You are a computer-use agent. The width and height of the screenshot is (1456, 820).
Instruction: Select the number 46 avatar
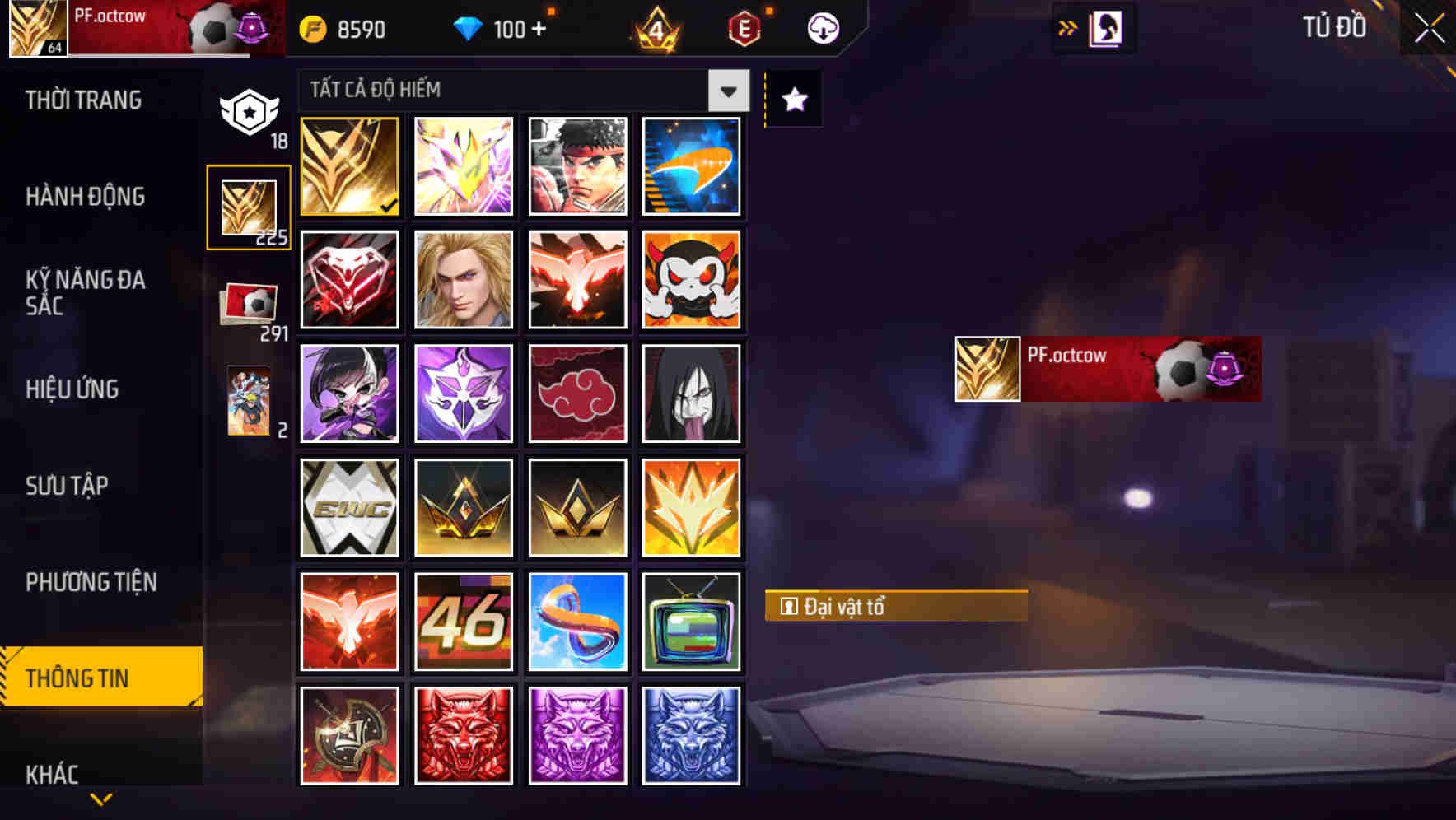click(463, 622)
